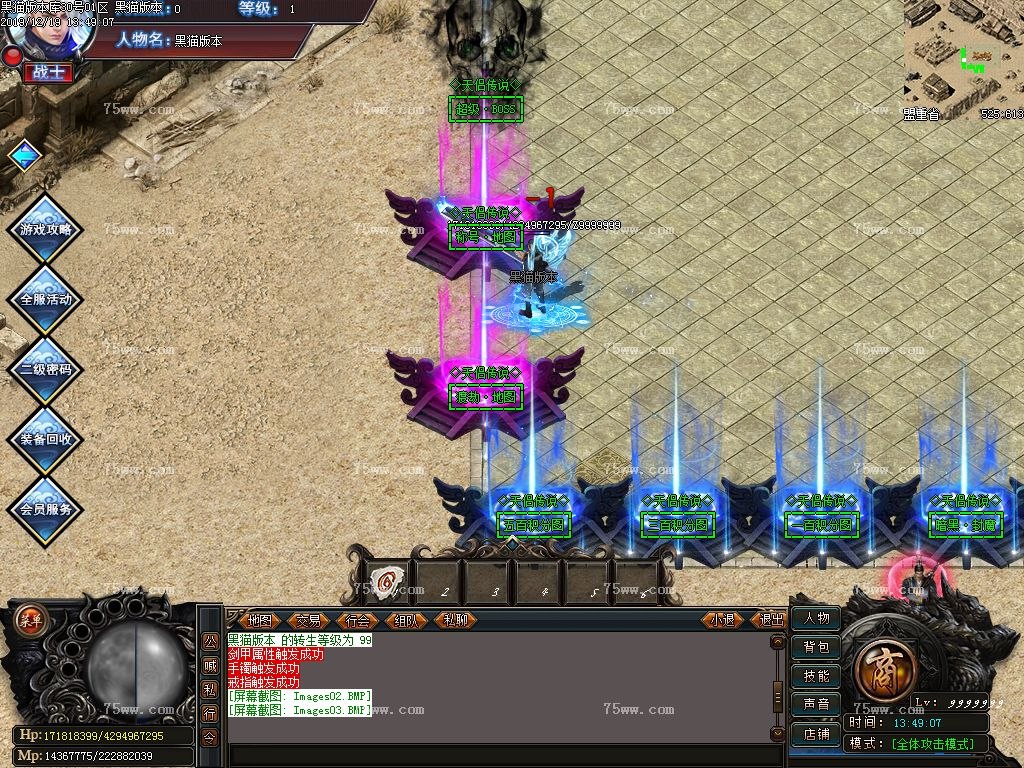Collapse the side menu with the blue arrow diamond

24,155
